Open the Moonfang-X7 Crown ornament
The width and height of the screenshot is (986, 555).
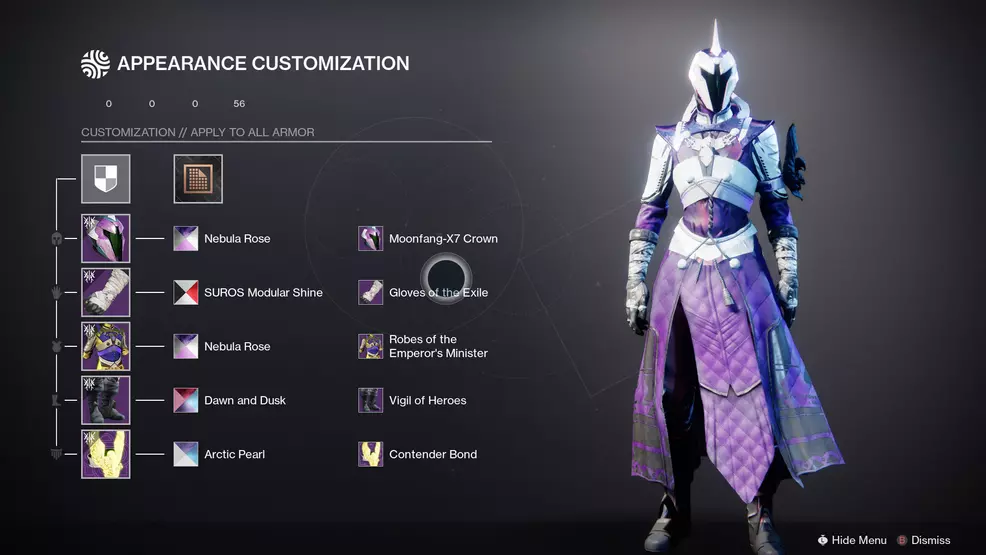(371, 239)
